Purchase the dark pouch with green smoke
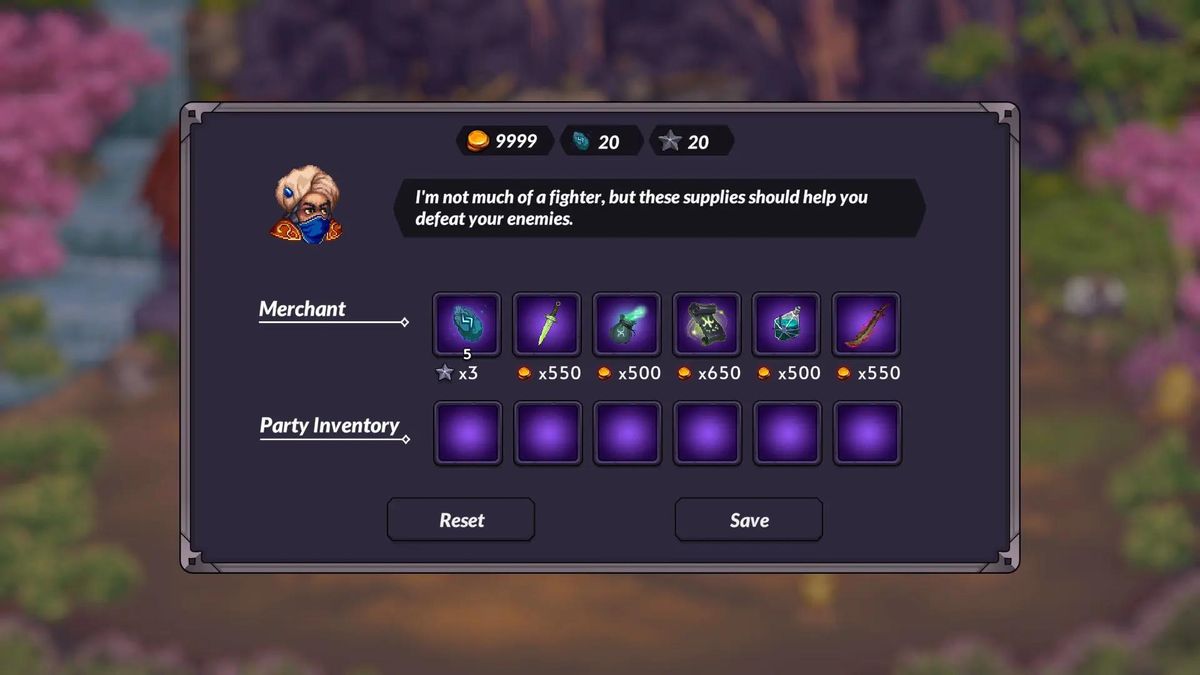Image resolution: width=1200 pixels, height=675 pixels. click(x=627, y=324)
